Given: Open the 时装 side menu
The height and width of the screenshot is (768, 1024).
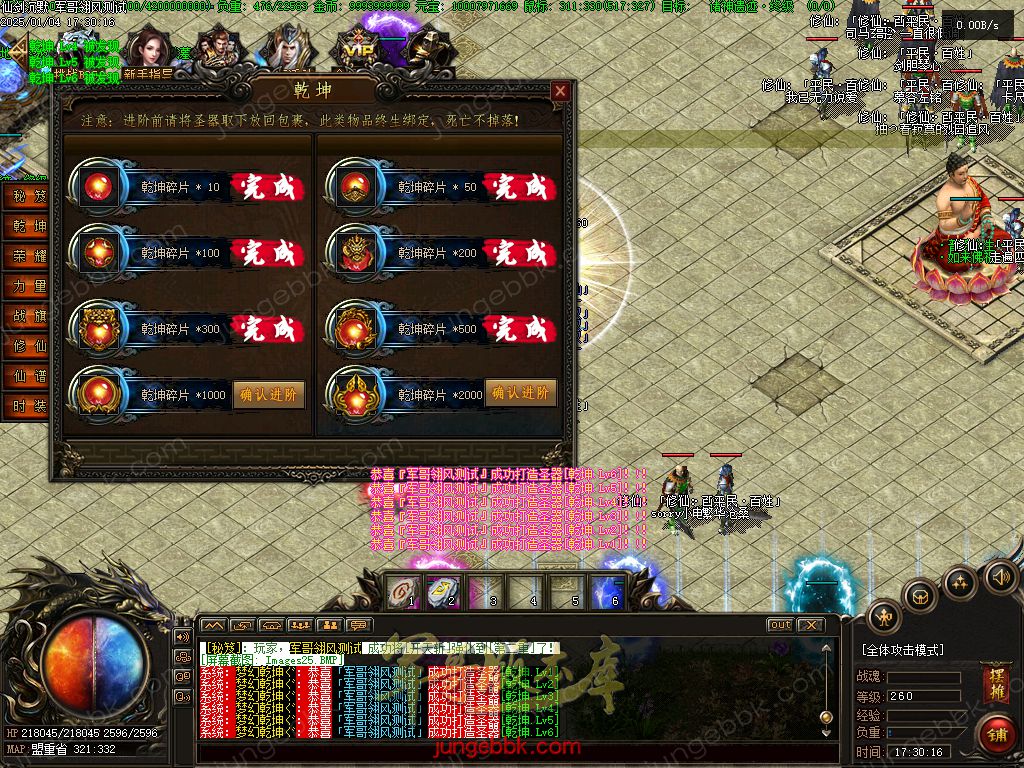Looking at the screenshot, I should 29,406.
